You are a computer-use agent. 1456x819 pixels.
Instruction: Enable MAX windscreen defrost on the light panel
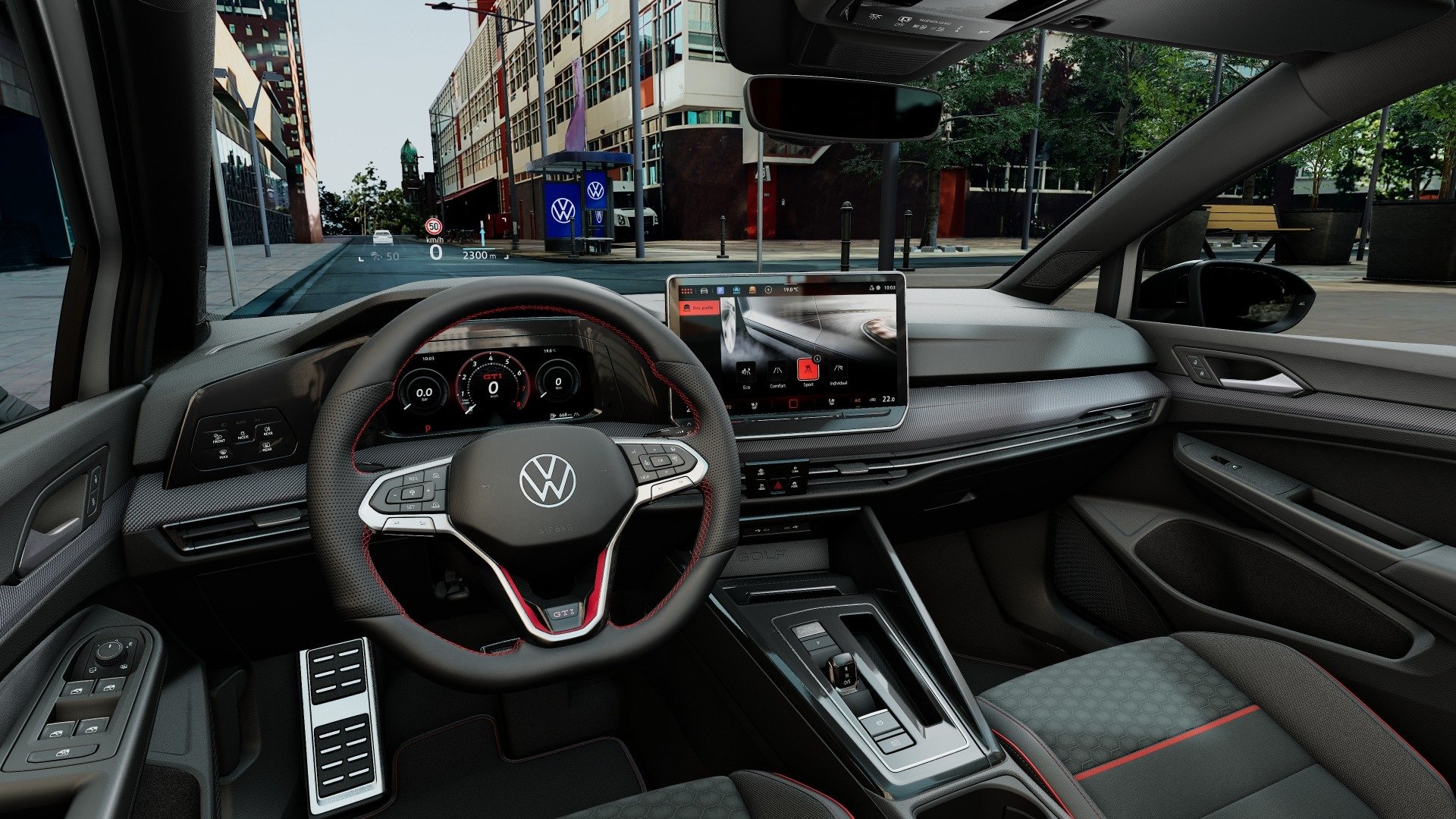click(224, 454)
